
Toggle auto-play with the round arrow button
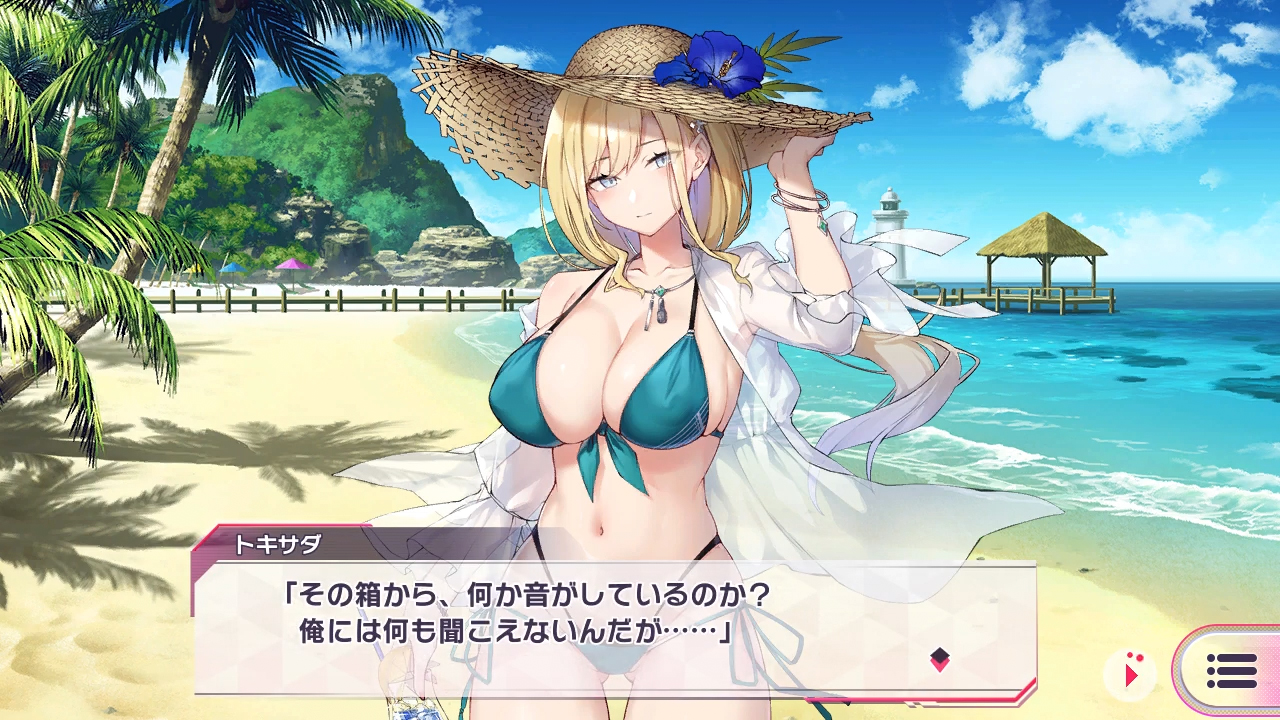[x=1131, y=674]
